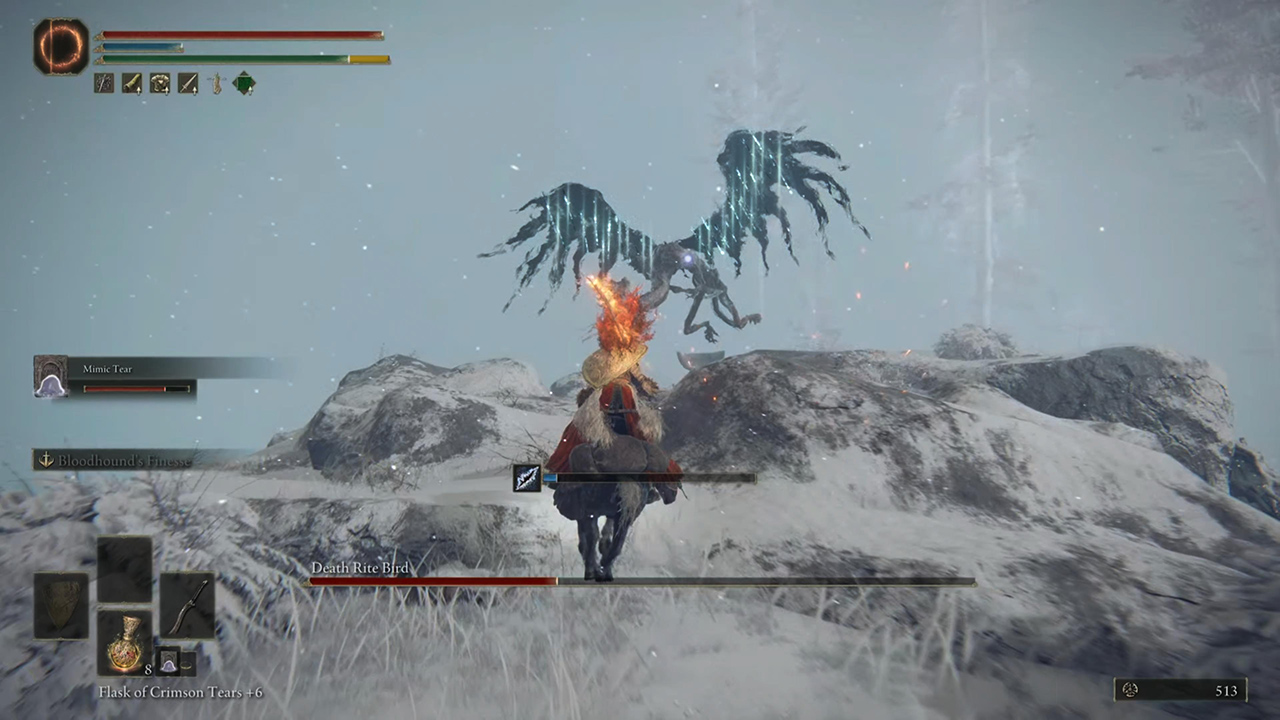This screenshot has width=1280, height=720.
Task: Click the curved sword weapon slot icon
Action: click(188, 605)
